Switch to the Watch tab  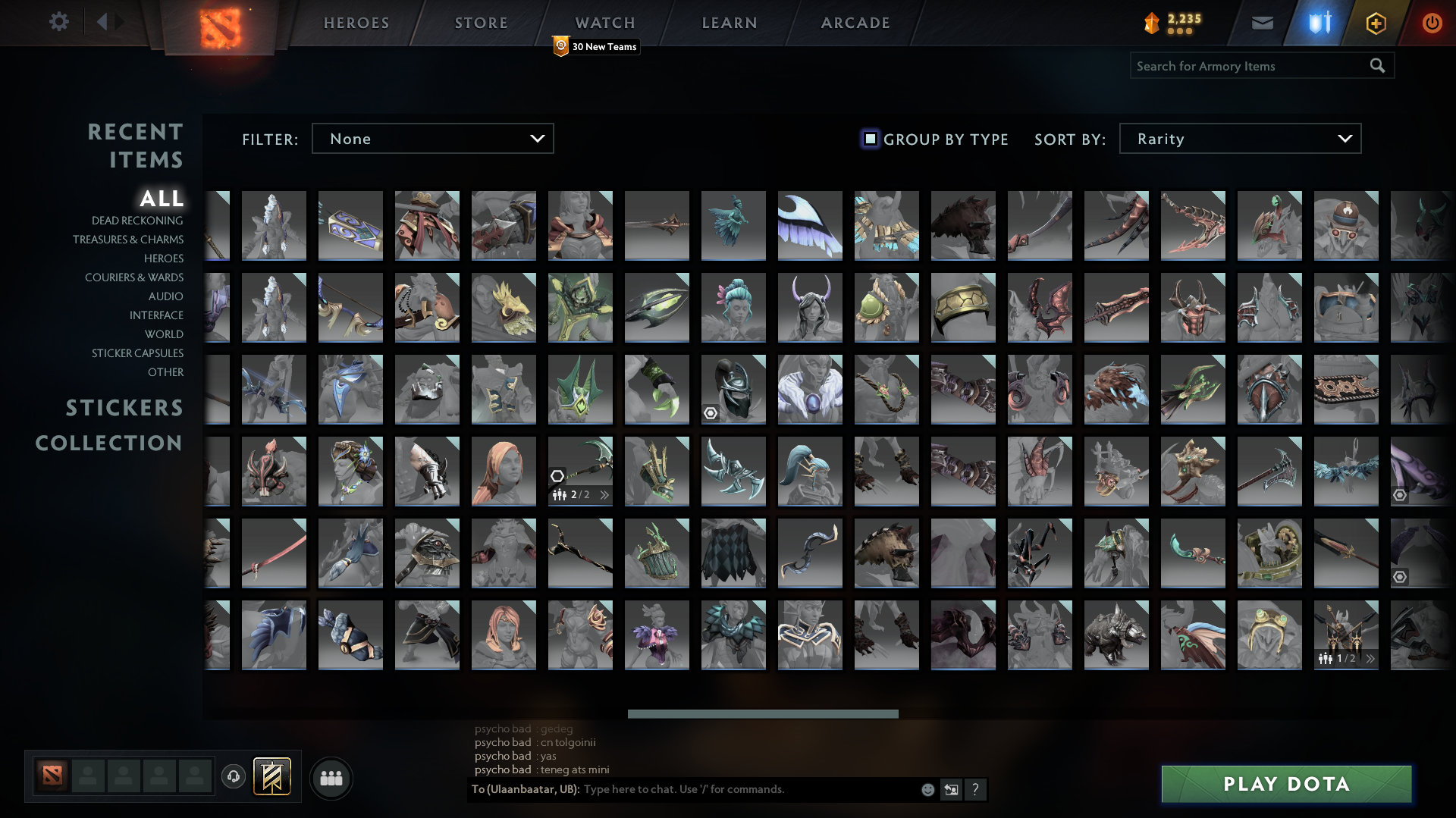pos(605,23)
